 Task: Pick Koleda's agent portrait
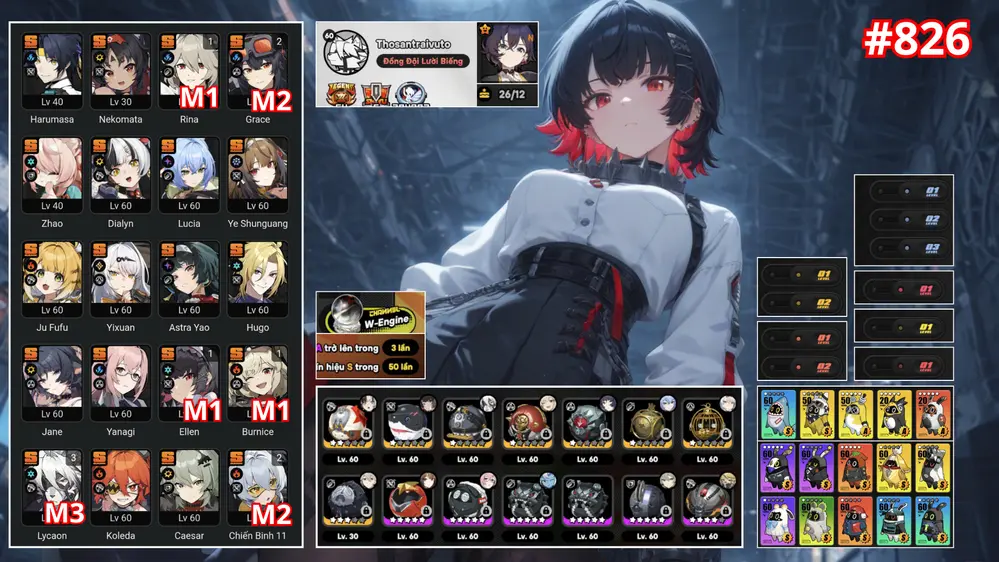click(x=121, y=487)
